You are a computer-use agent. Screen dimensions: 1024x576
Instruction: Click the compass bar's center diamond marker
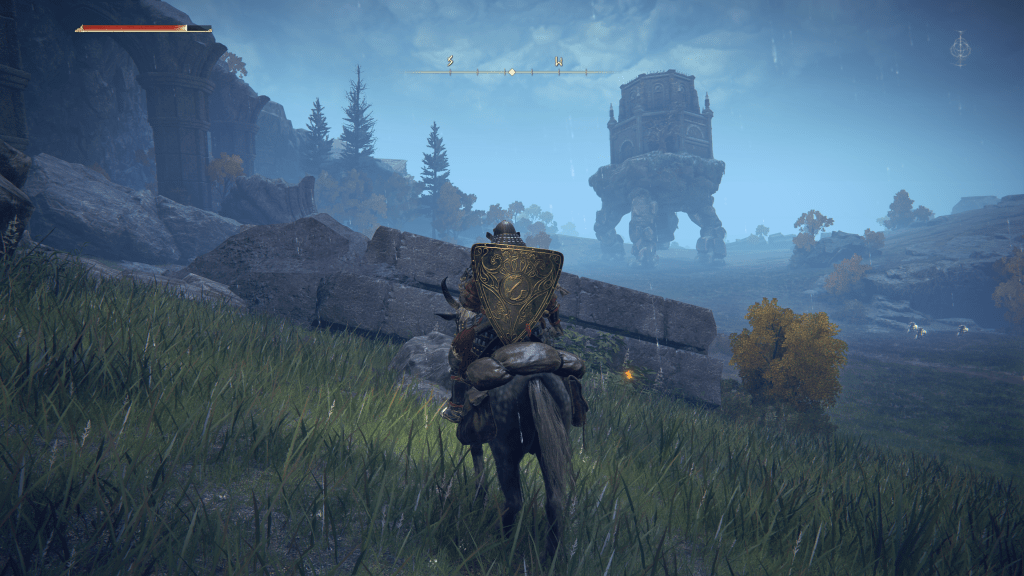click(x=511, y=72)
